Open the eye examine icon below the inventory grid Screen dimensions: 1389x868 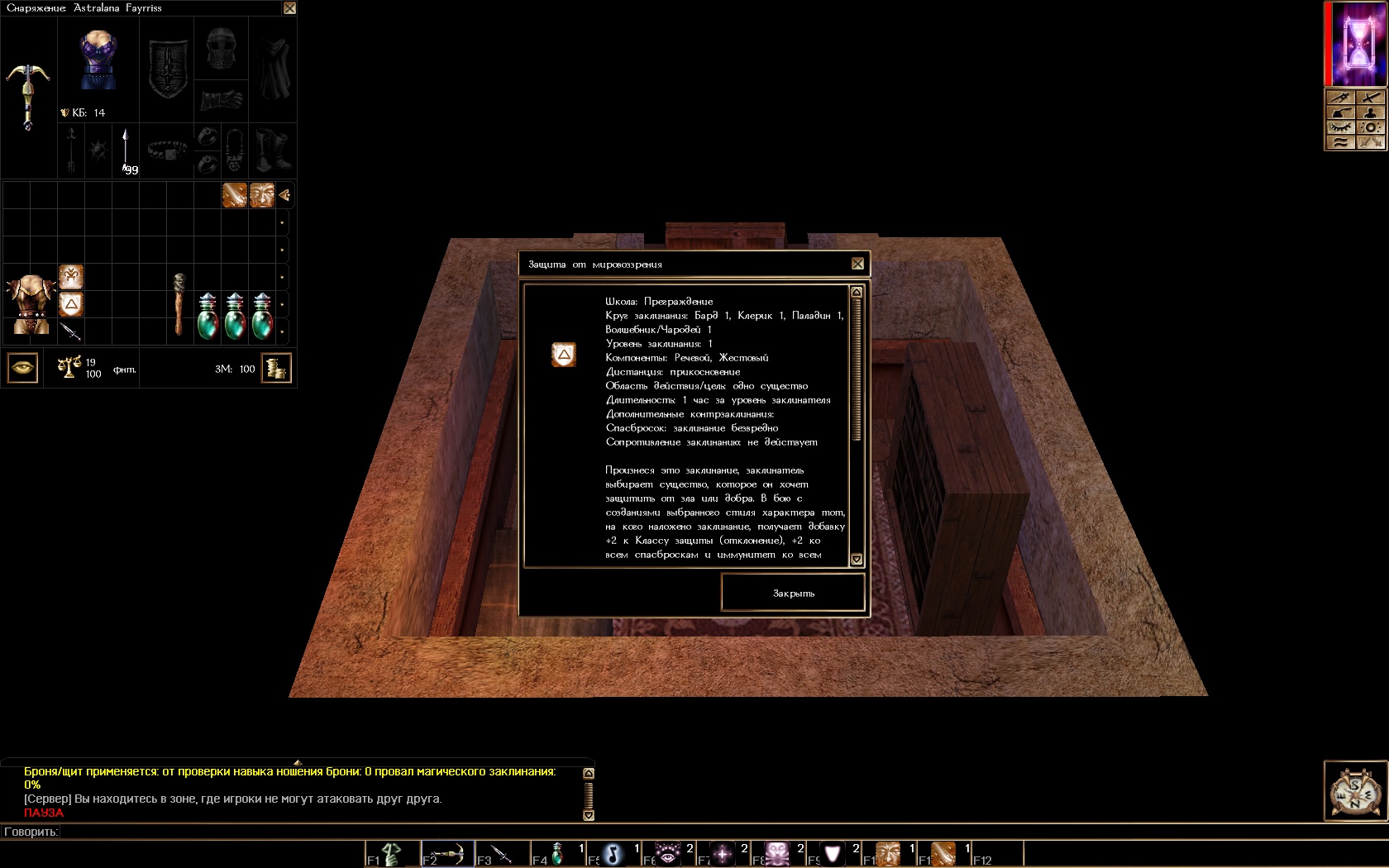click(x=22, y=368)
